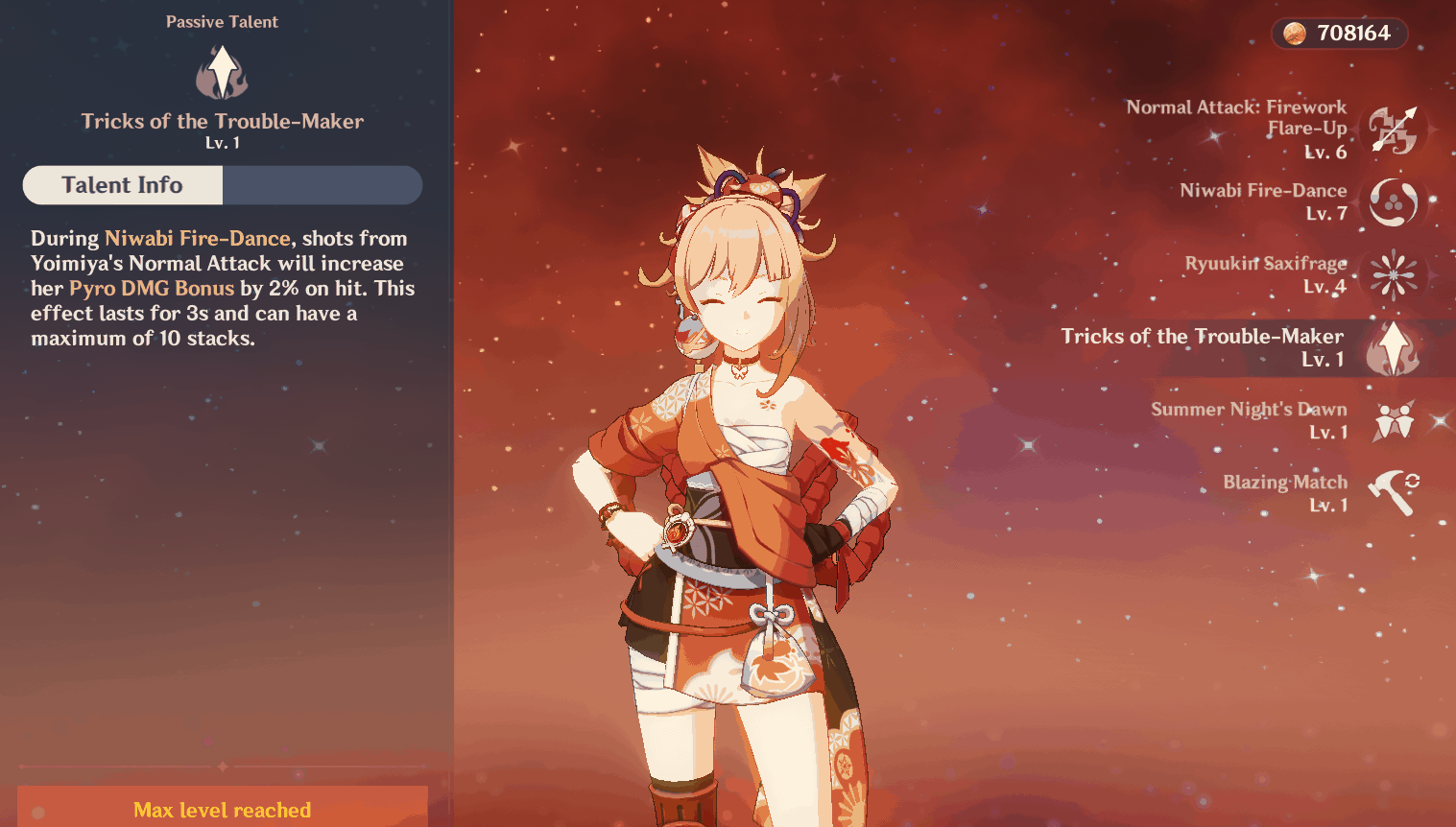Click the Mora amount 708164
This screenshot has width=1456, height=827.
pos(1353,33)
